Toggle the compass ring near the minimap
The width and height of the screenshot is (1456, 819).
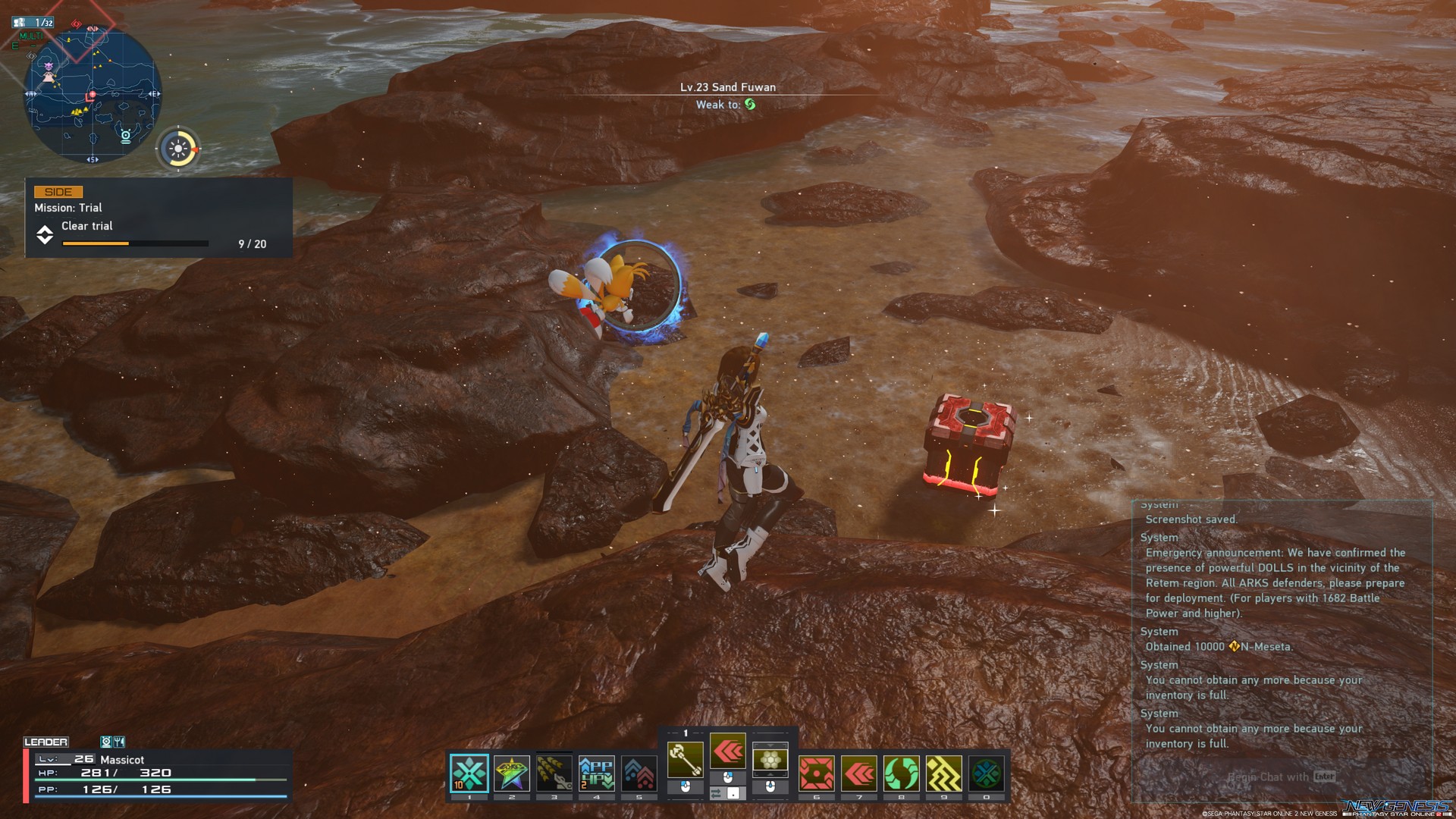pyautogui.click(x=180, y=149)
